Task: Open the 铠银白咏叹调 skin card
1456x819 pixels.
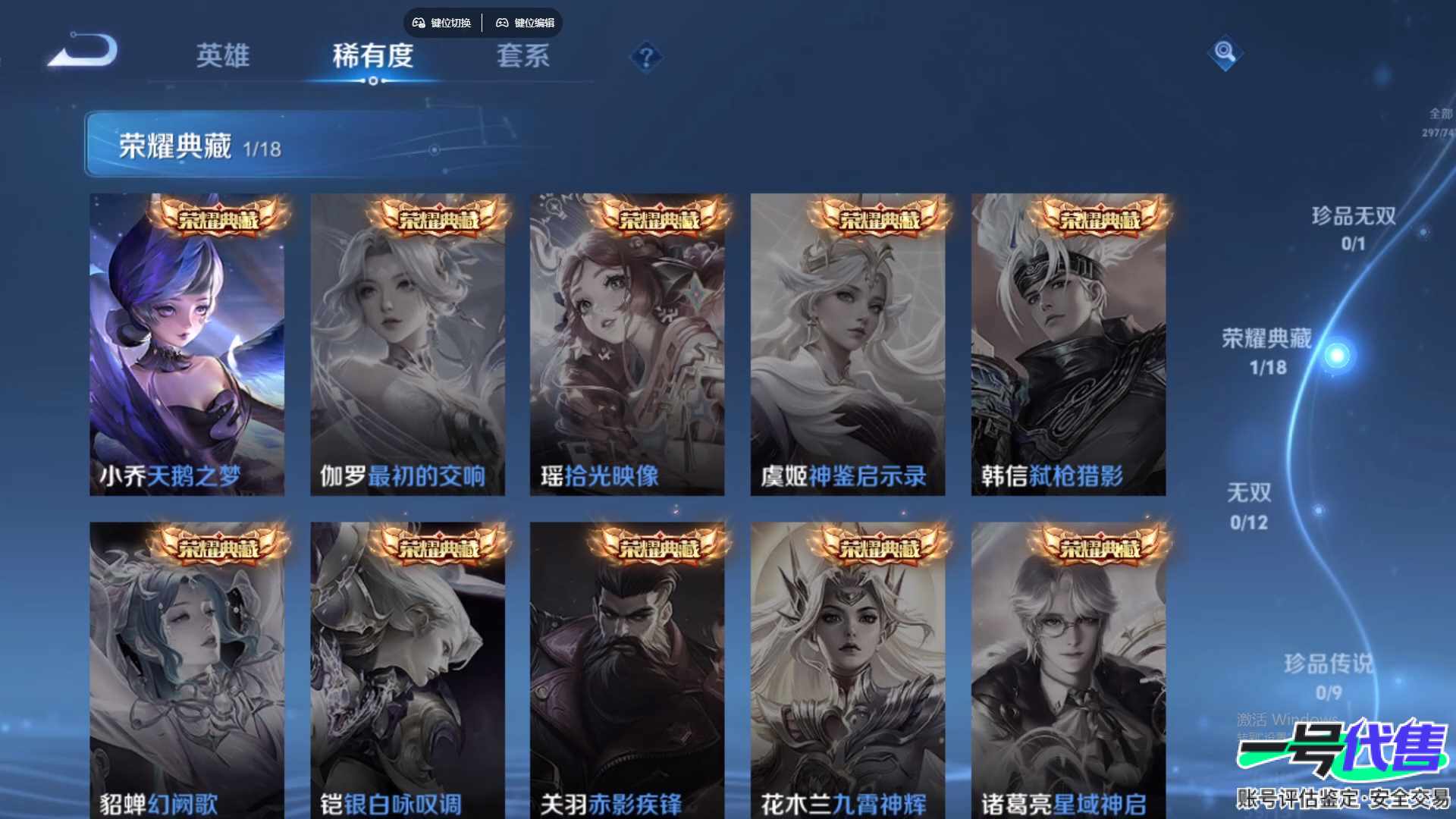Action: [x=407, y=671]
